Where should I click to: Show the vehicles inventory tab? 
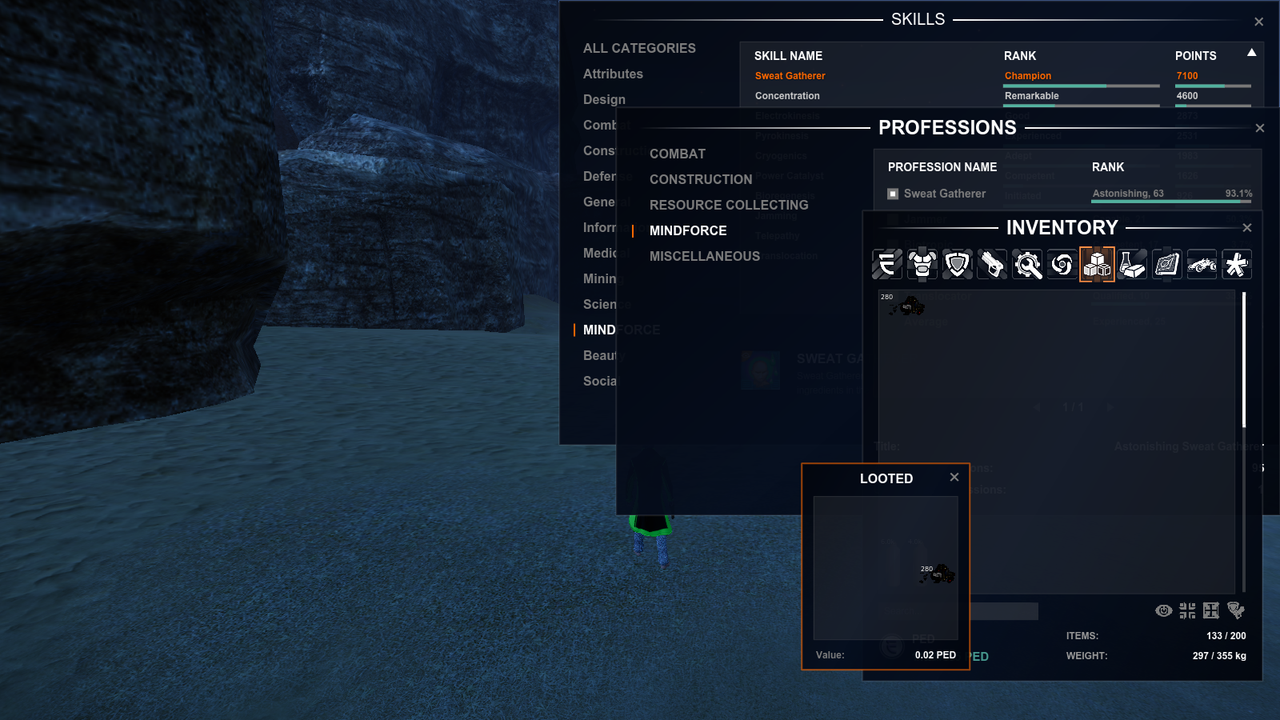pyautogui.click(x=1202, y=264)
